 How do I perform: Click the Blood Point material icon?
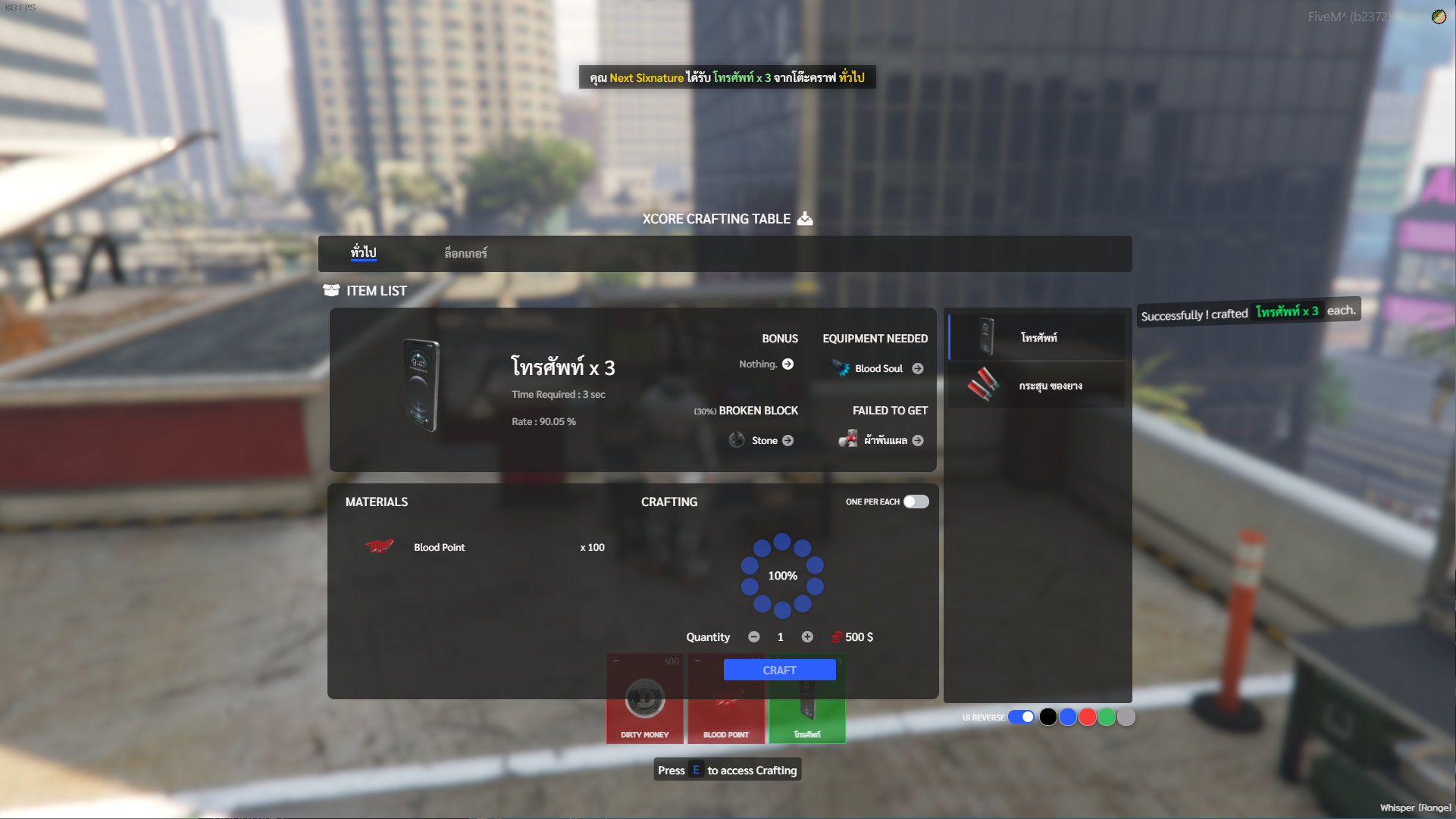pyautogui.click(x=379, y=547)
